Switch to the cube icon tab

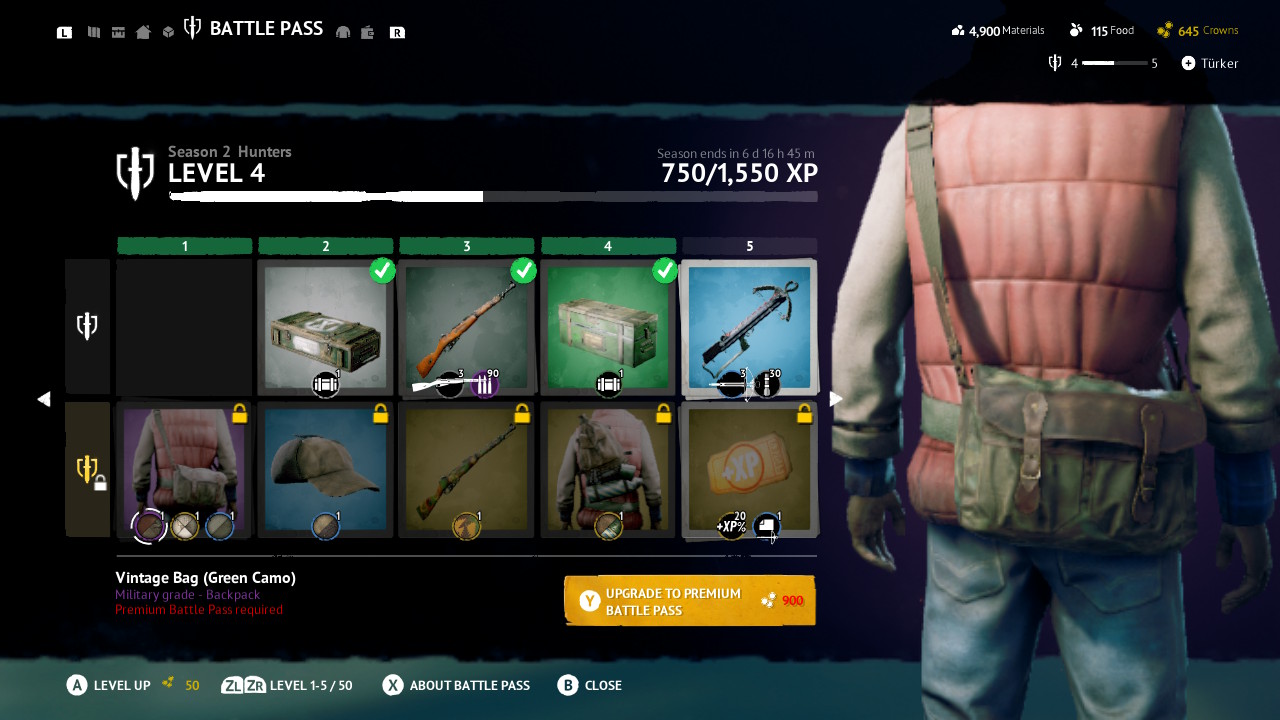coord(169,32)
